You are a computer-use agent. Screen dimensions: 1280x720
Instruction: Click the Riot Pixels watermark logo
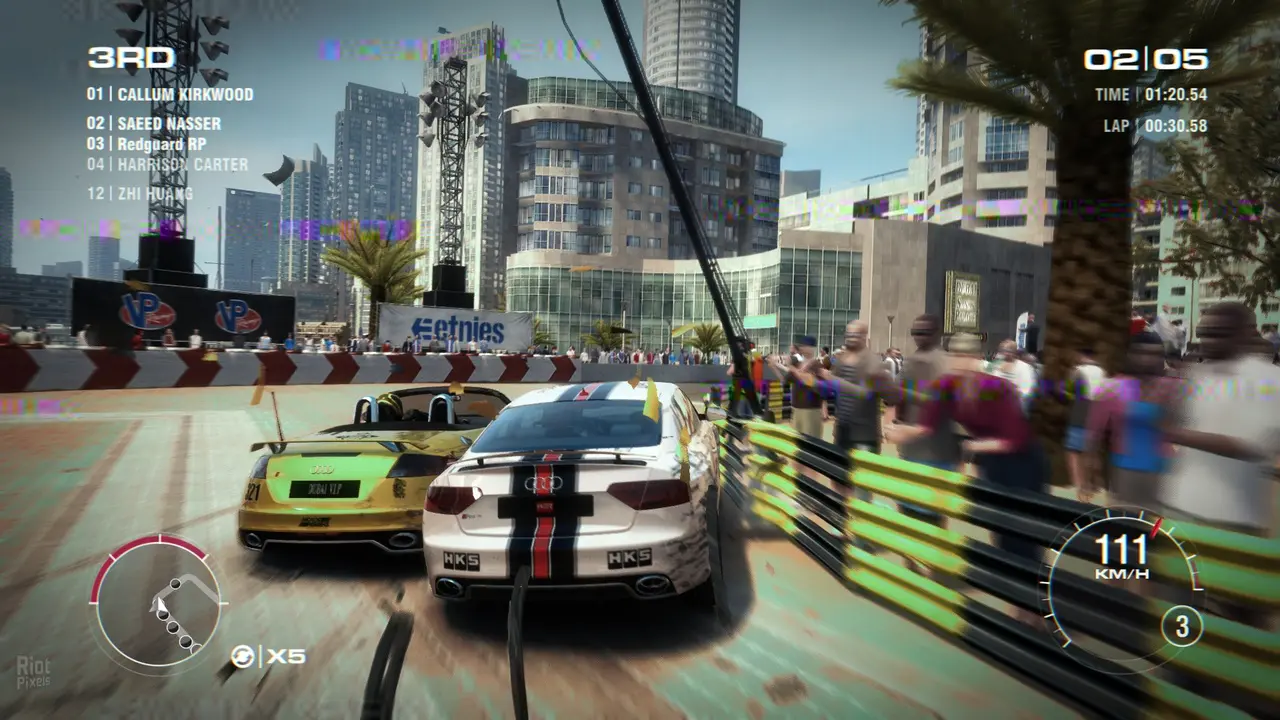(33, 672)
